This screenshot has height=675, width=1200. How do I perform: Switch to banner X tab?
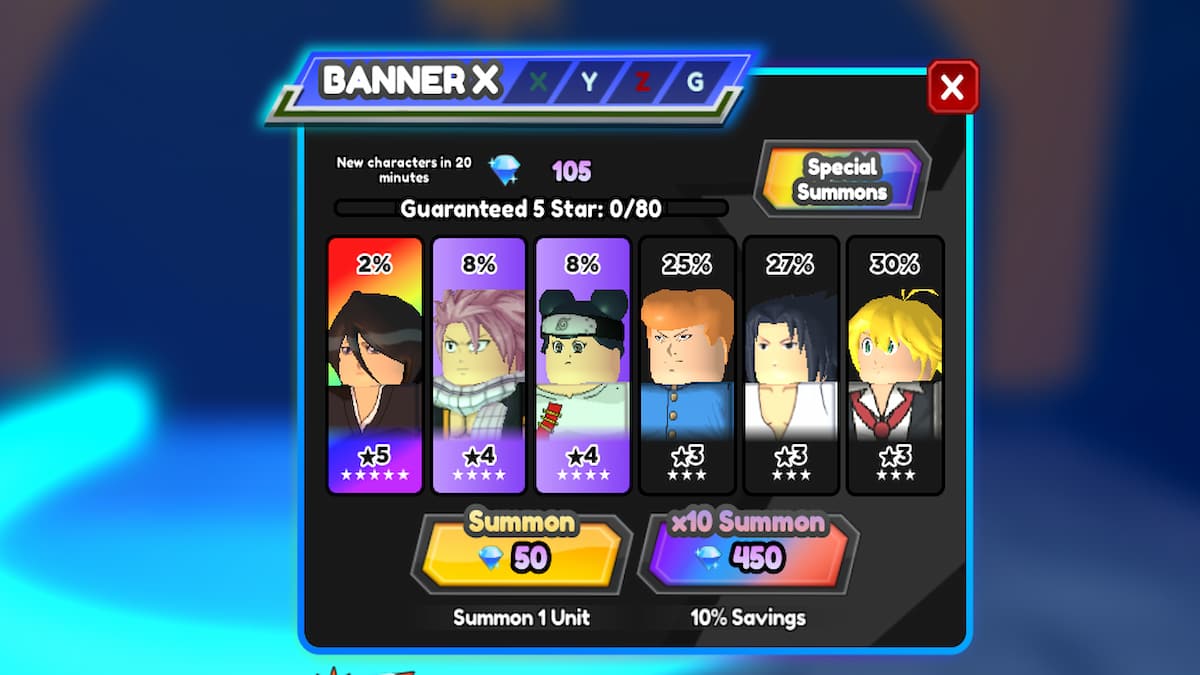pos(538,83)
